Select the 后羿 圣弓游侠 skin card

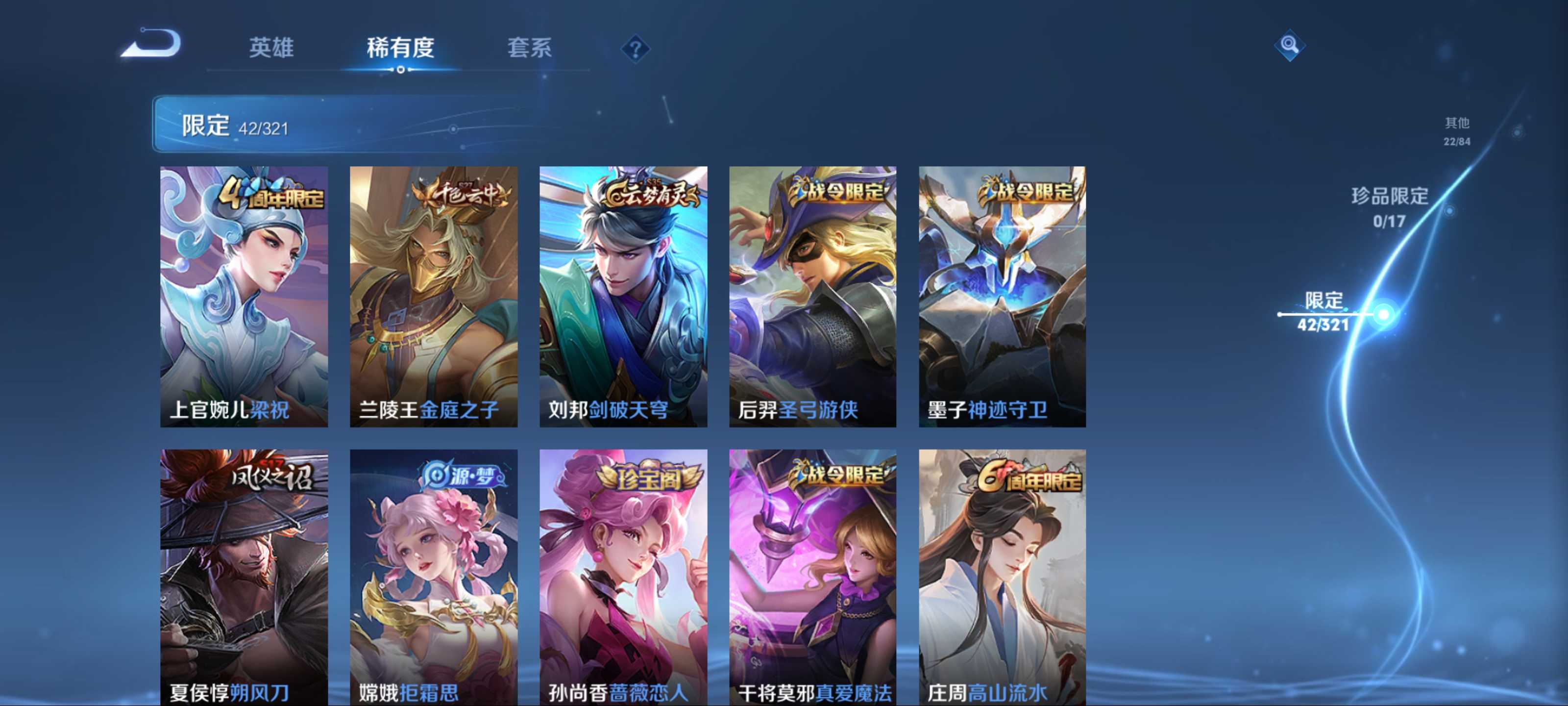812,296
